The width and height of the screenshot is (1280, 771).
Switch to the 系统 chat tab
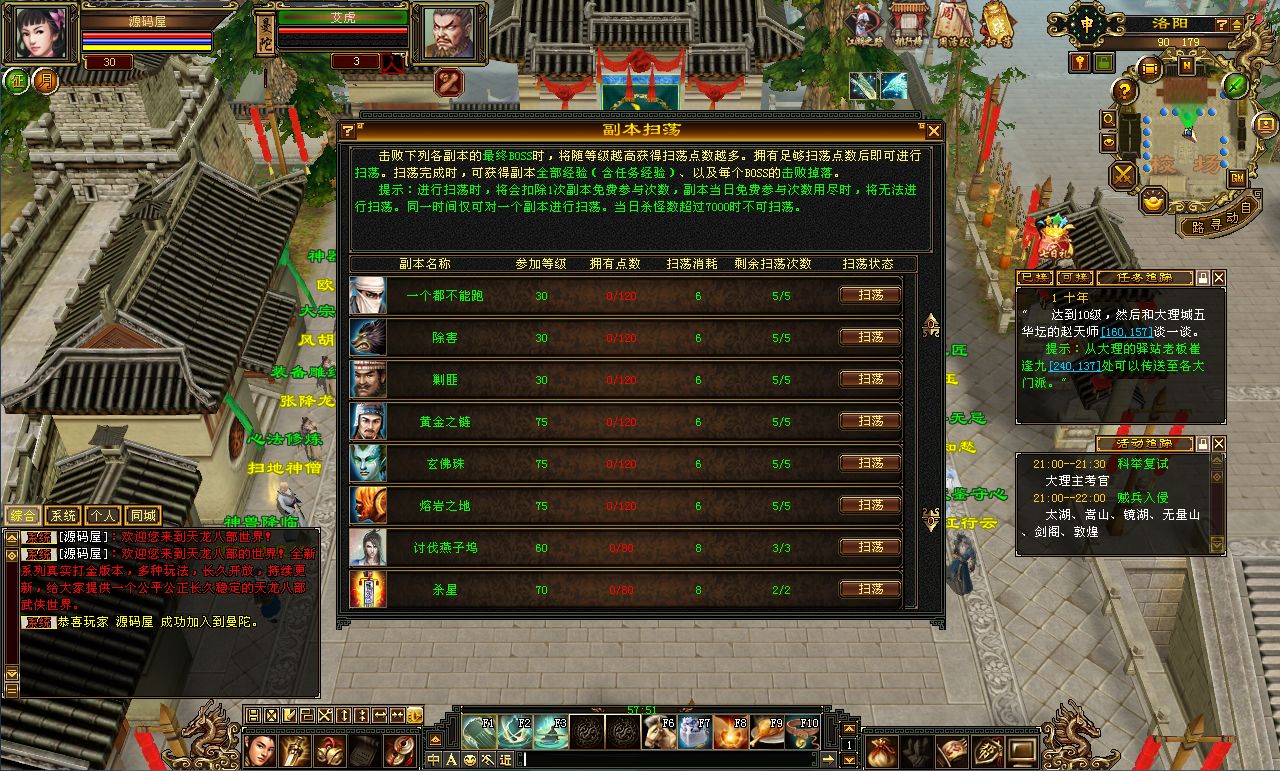click(63, 515)
